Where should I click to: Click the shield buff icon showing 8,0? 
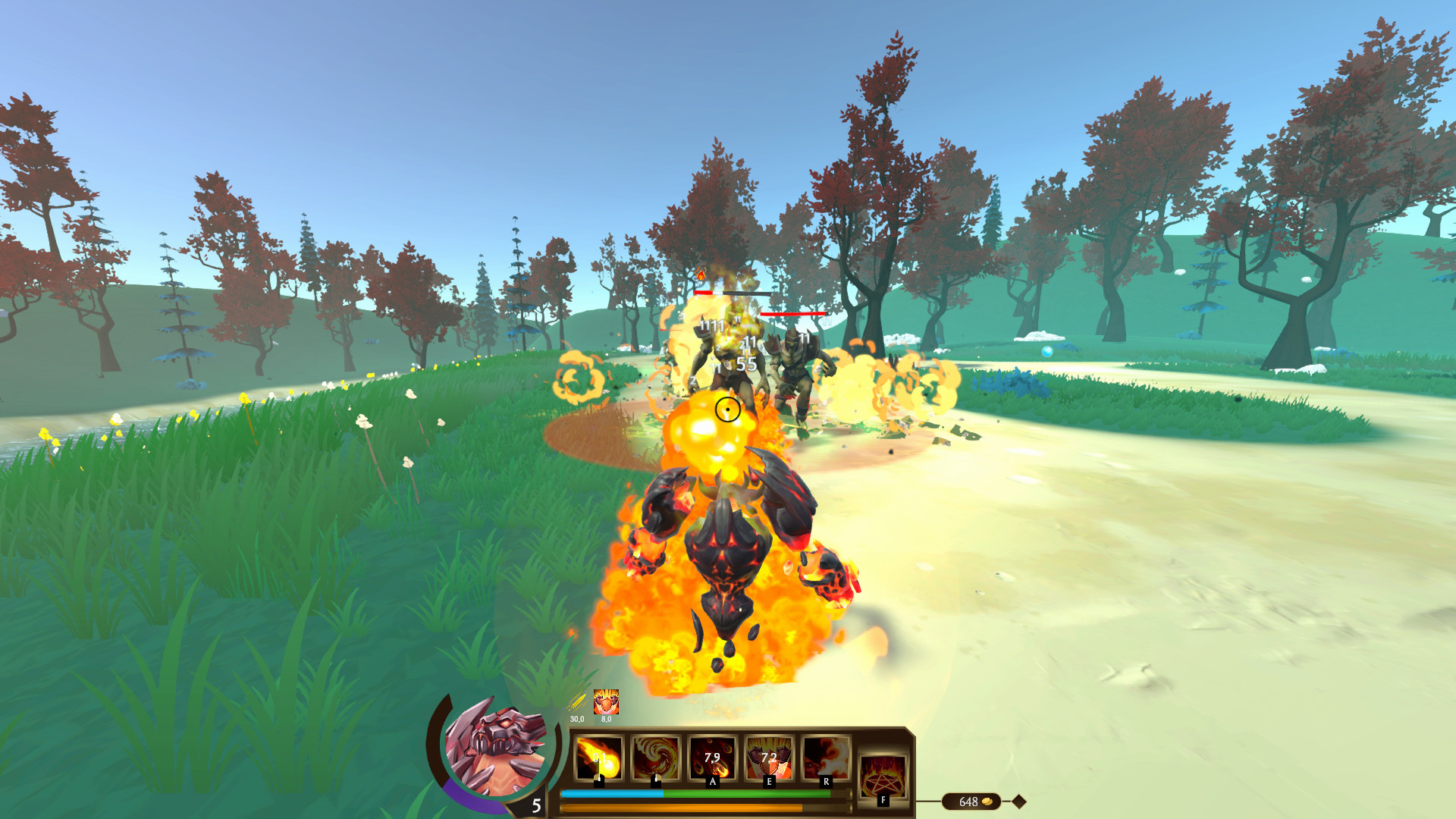tap(607, 702)
